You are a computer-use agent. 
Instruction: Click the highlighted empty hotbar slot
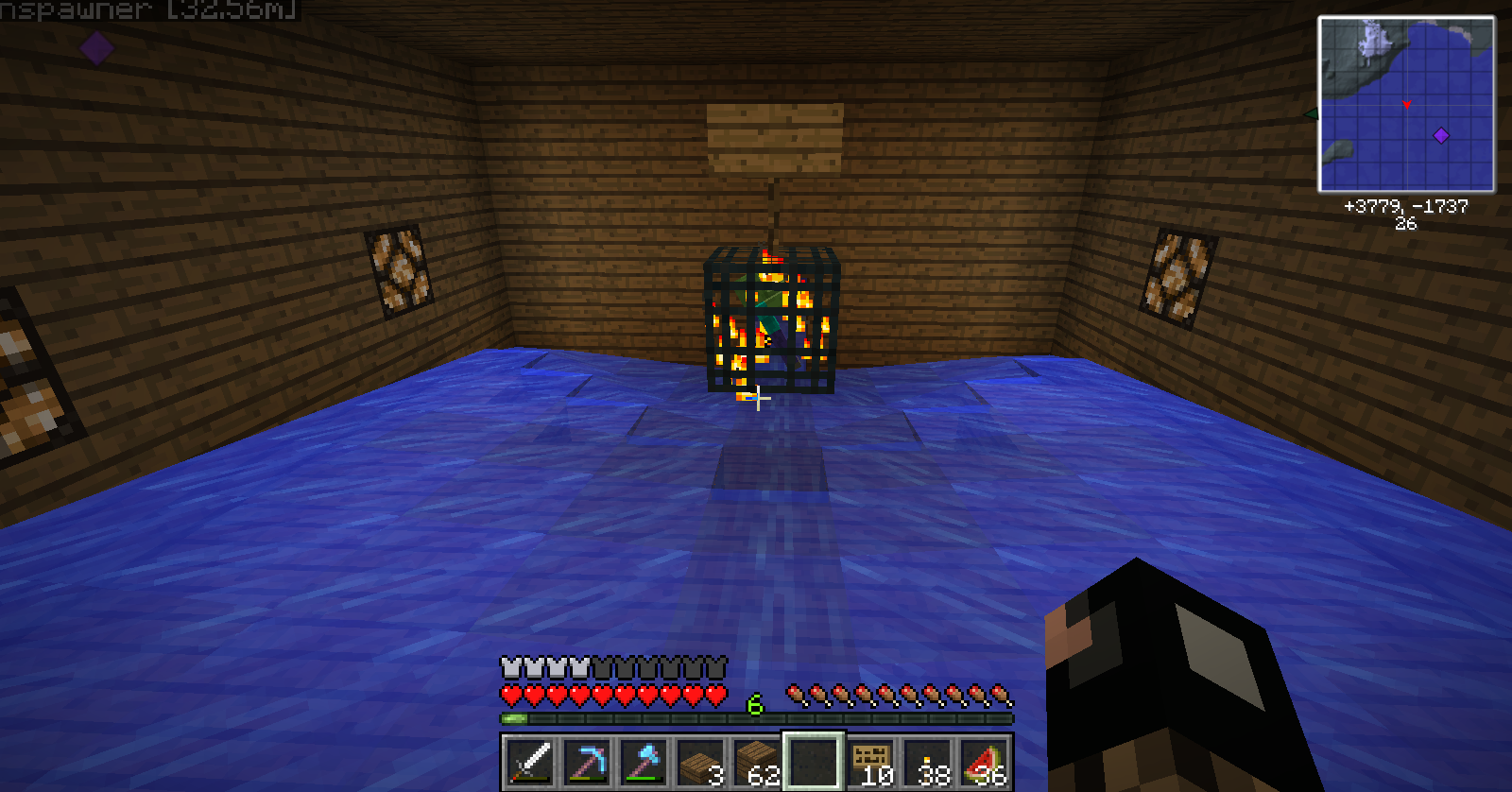pyautogui.click(x=814, y=762)
